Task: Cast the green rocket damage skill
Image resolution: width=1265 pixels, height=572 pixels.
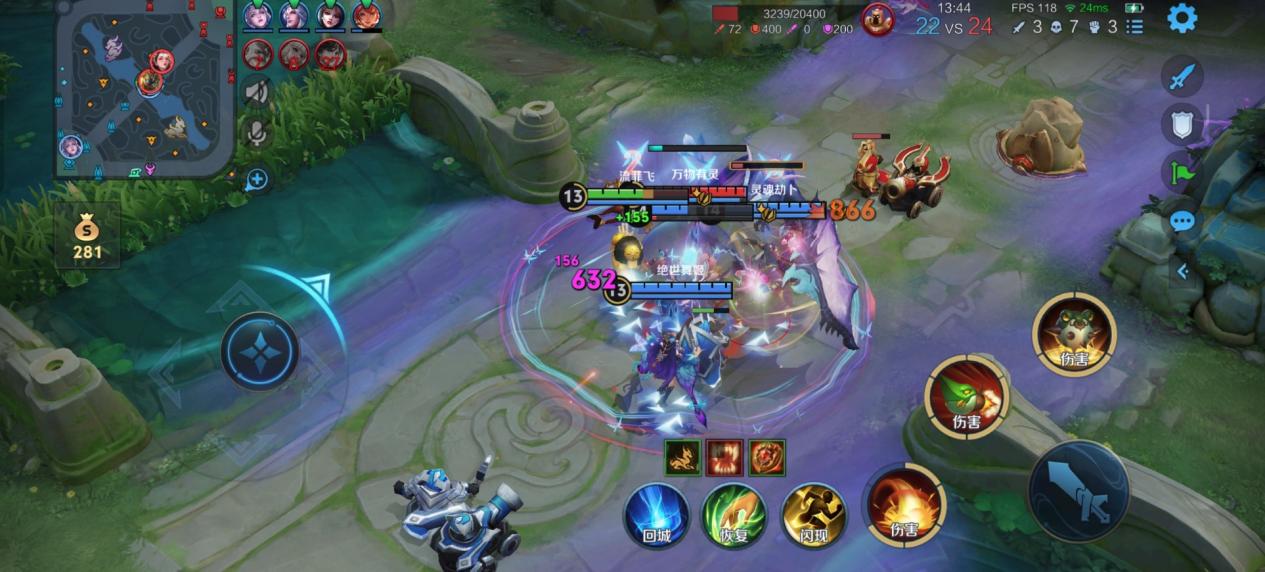Action: coord(966,397)
